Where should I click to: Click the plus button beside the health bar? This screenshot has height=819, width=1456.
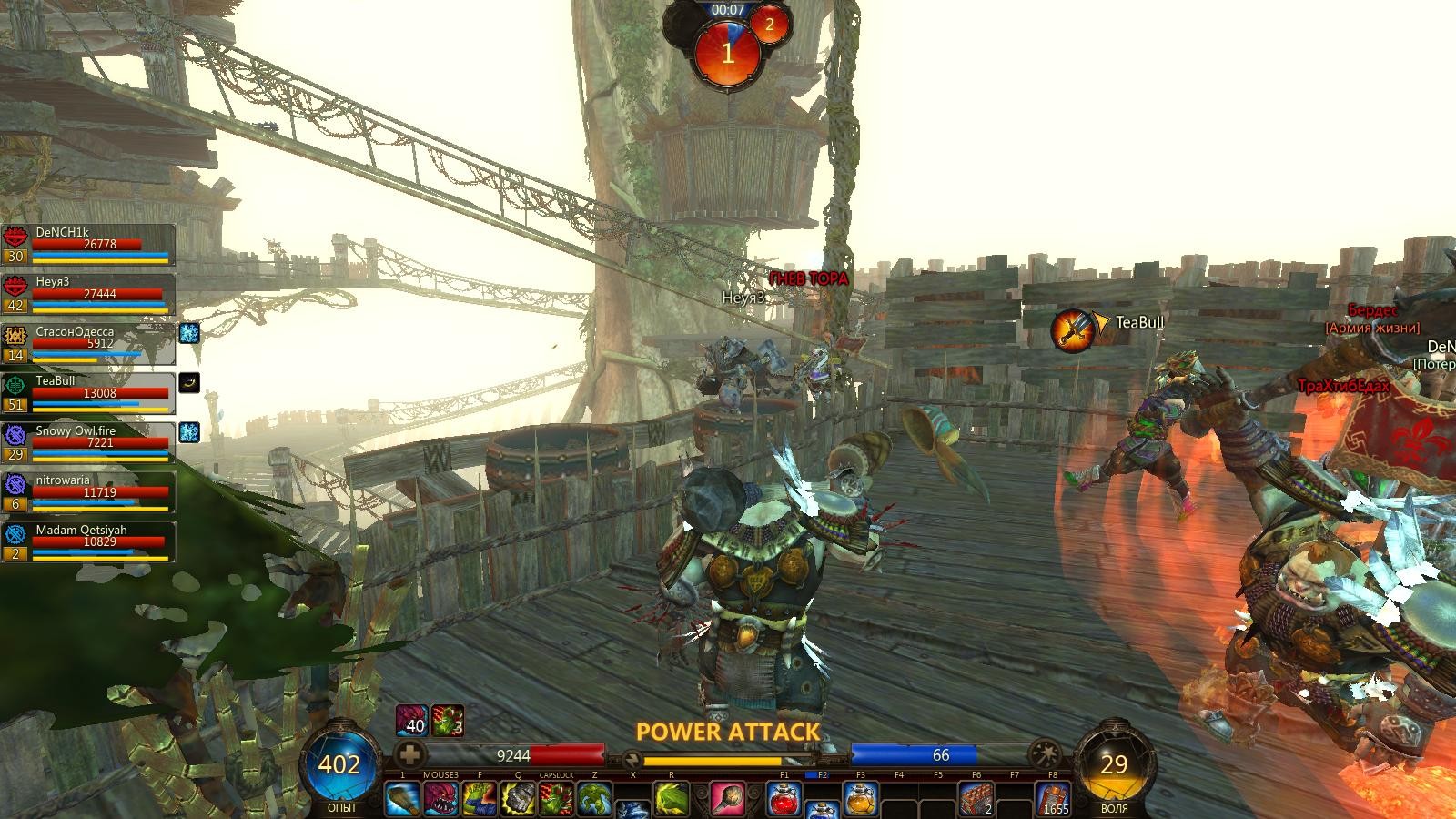point(411,754)
